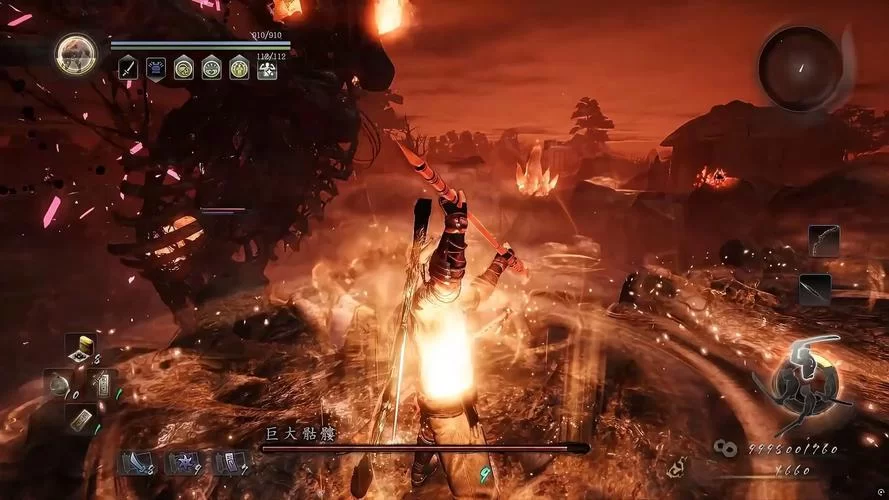The width and height of the screenshot is (889, 500).
Task: Select the round stone shortcut item
Action: [x=60, y=384]
